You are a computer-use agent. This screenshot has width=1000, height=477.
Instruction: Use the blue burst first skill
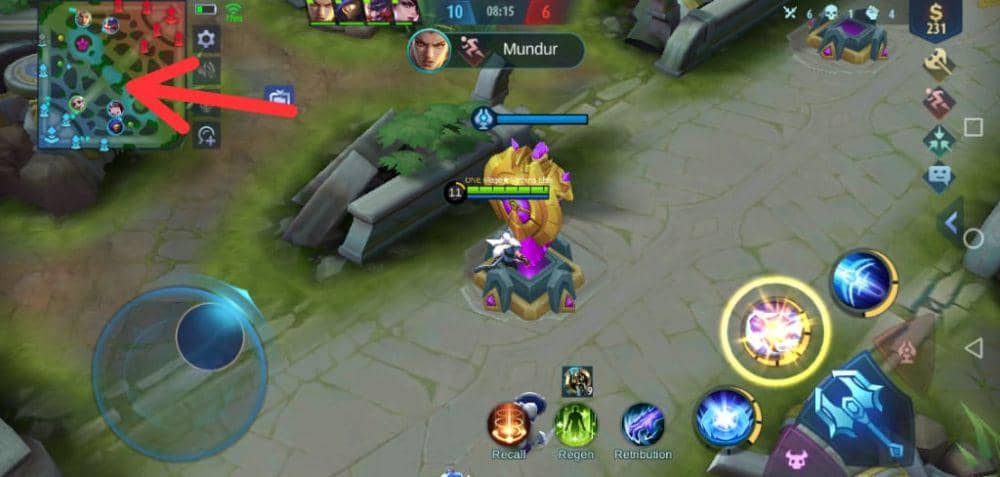(x=723, y=416)
